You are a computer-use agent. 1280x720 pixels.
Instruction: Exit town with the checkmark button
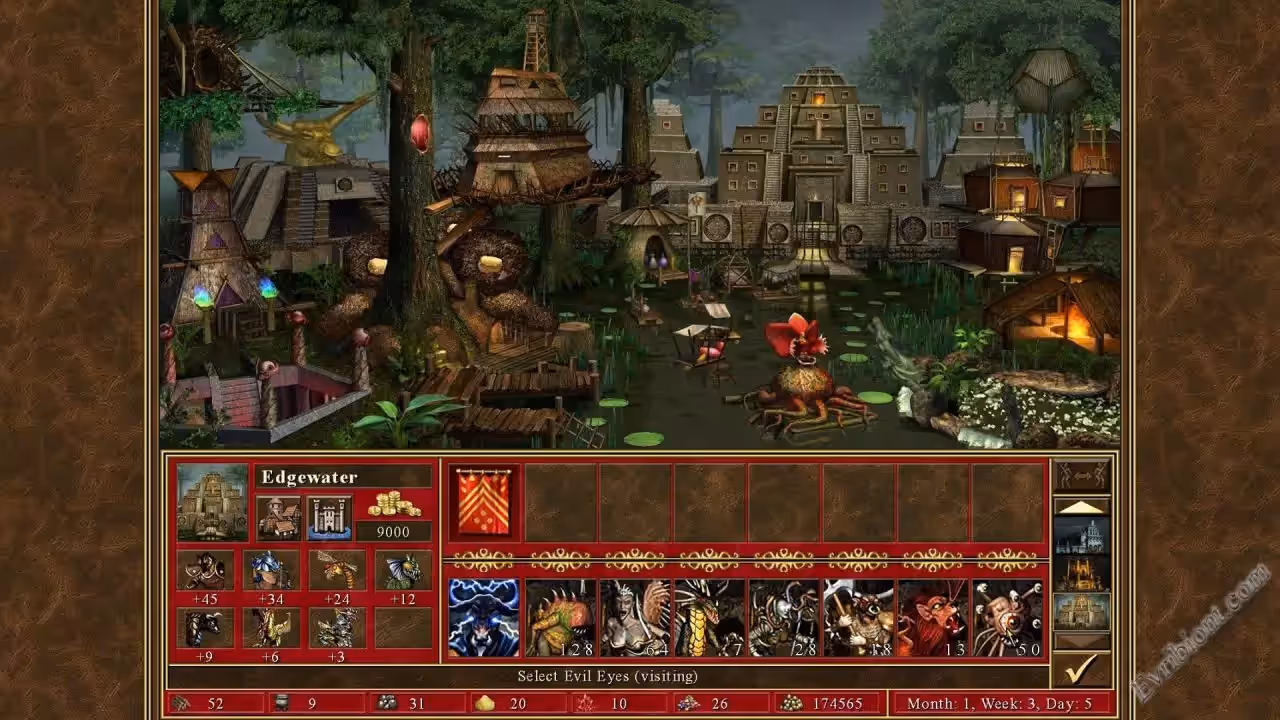1081,669
